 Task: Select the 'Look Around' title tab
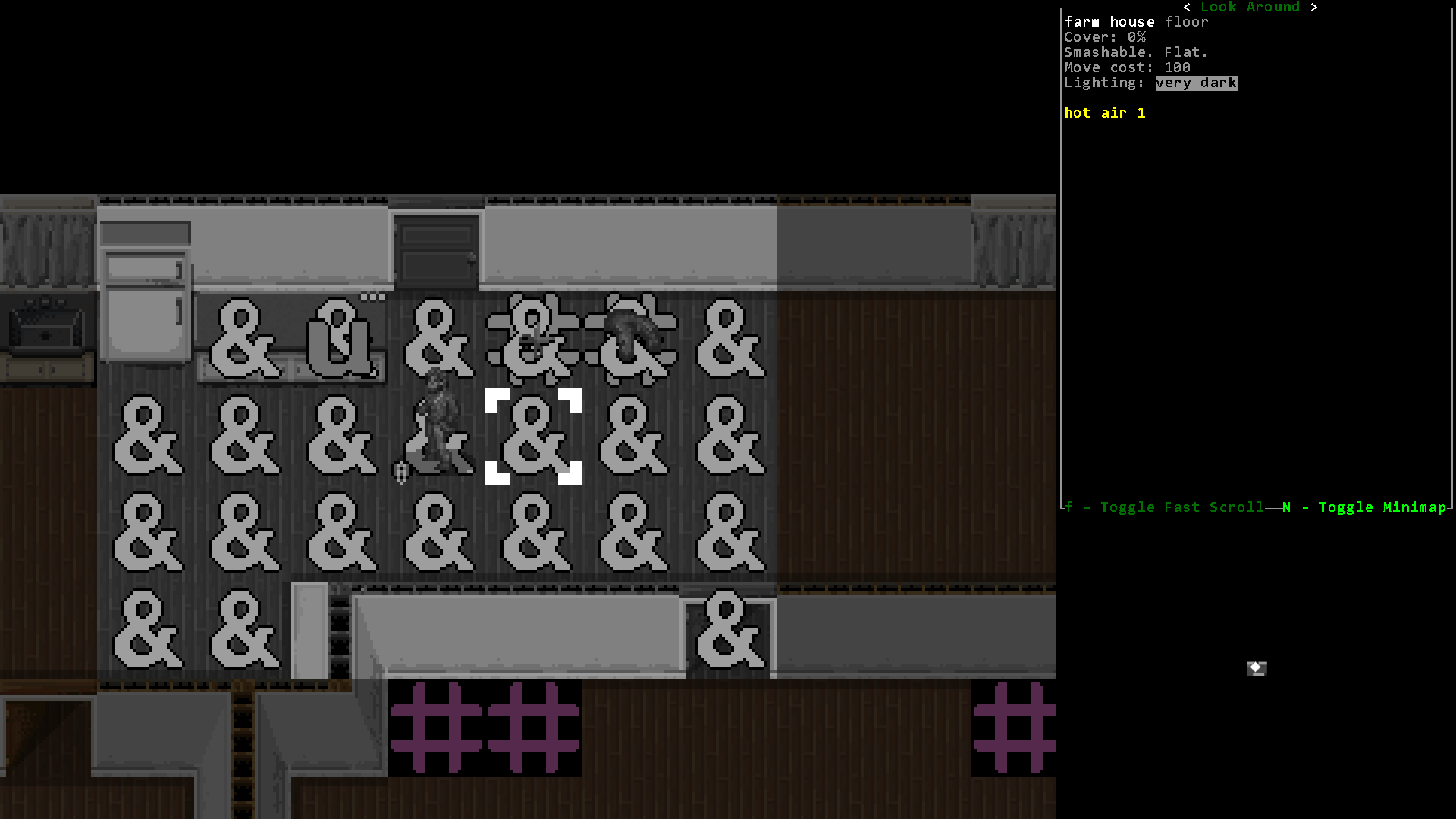tap(1250, 7)
